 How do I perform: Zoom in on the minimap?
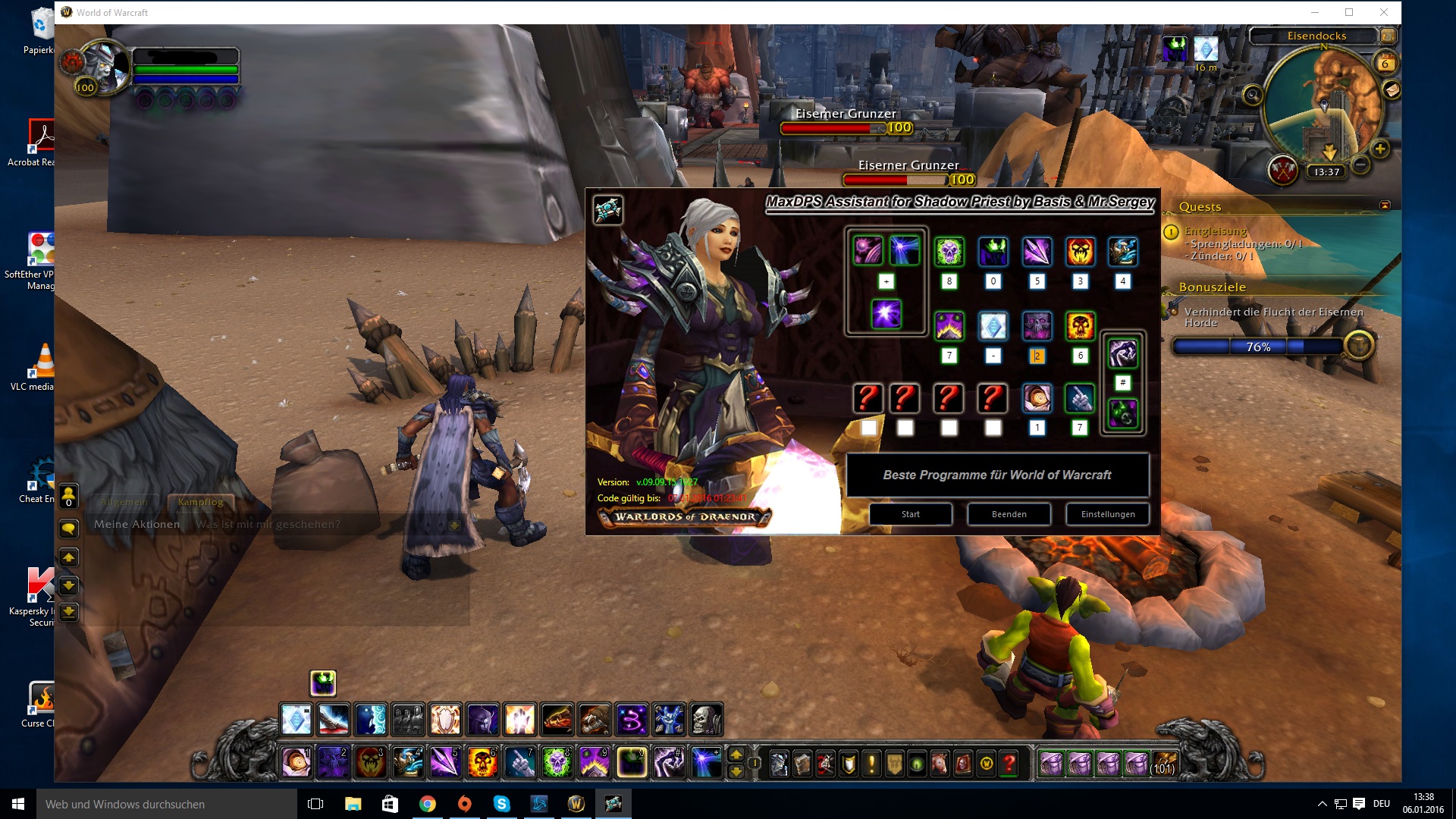click(x=1380, y=149)
